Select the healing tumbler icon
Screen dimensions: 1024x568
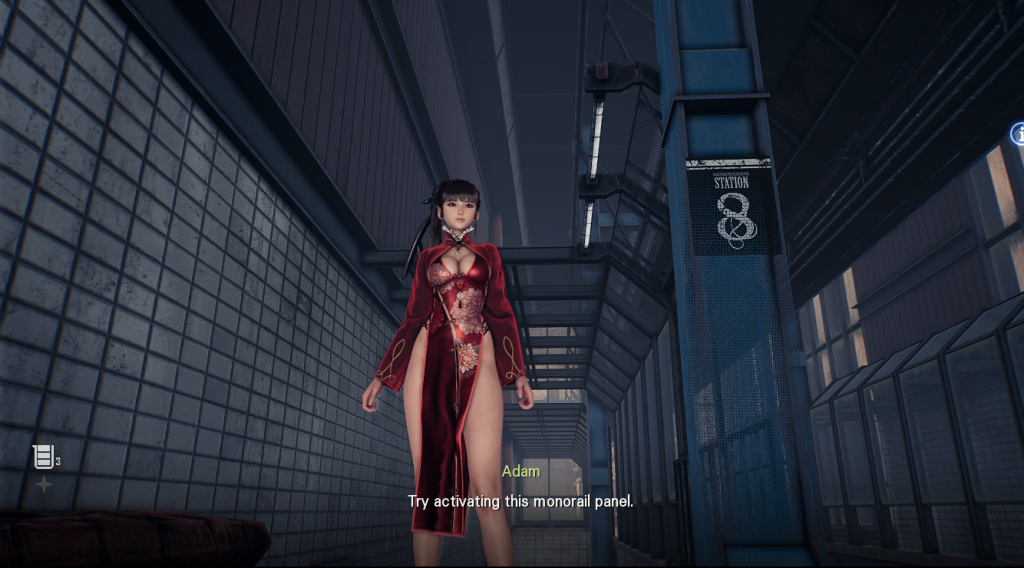[43, 458]
